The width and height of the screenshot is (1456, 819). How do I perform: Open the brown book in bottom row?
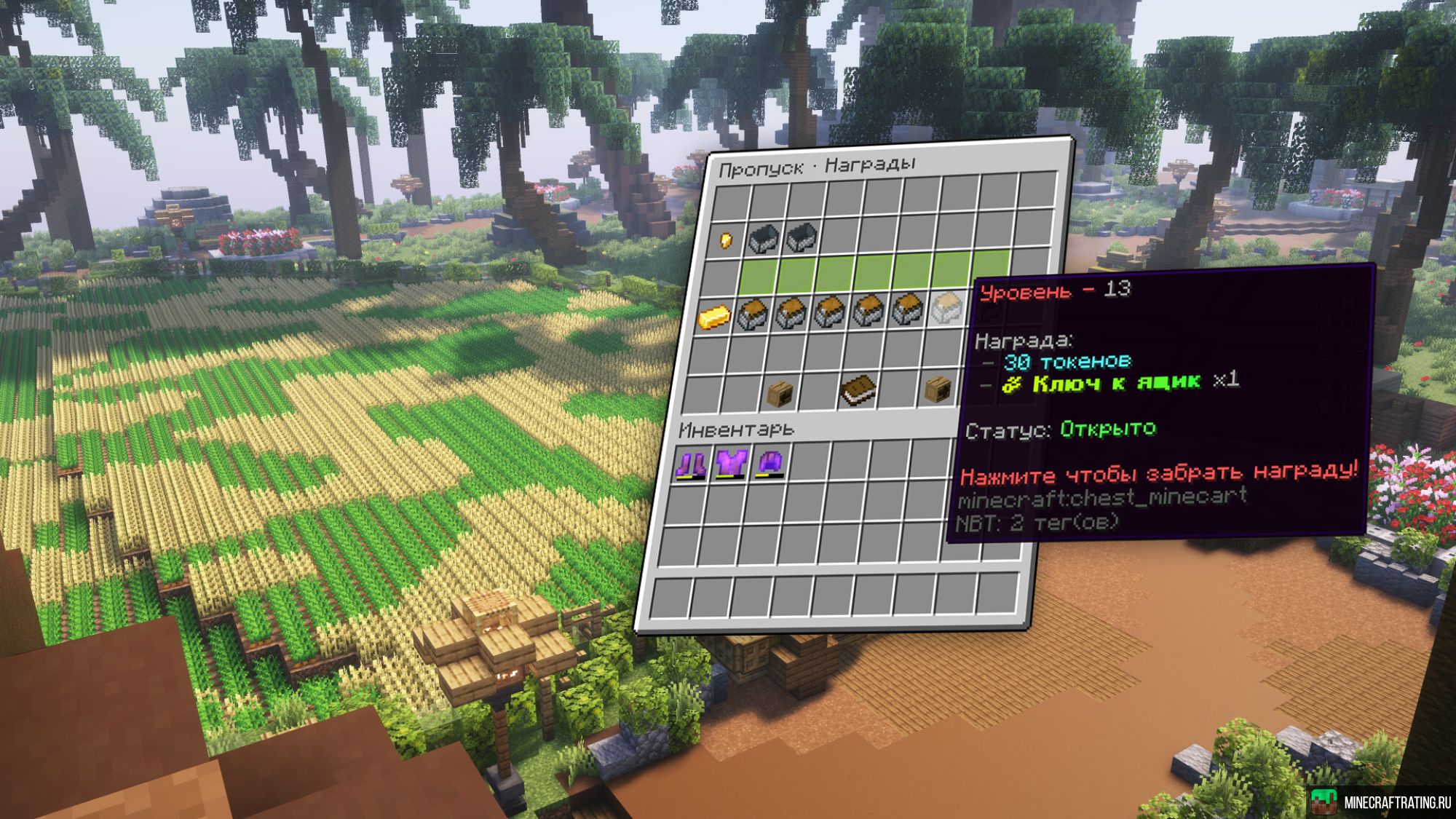click(x=858, y=390)
